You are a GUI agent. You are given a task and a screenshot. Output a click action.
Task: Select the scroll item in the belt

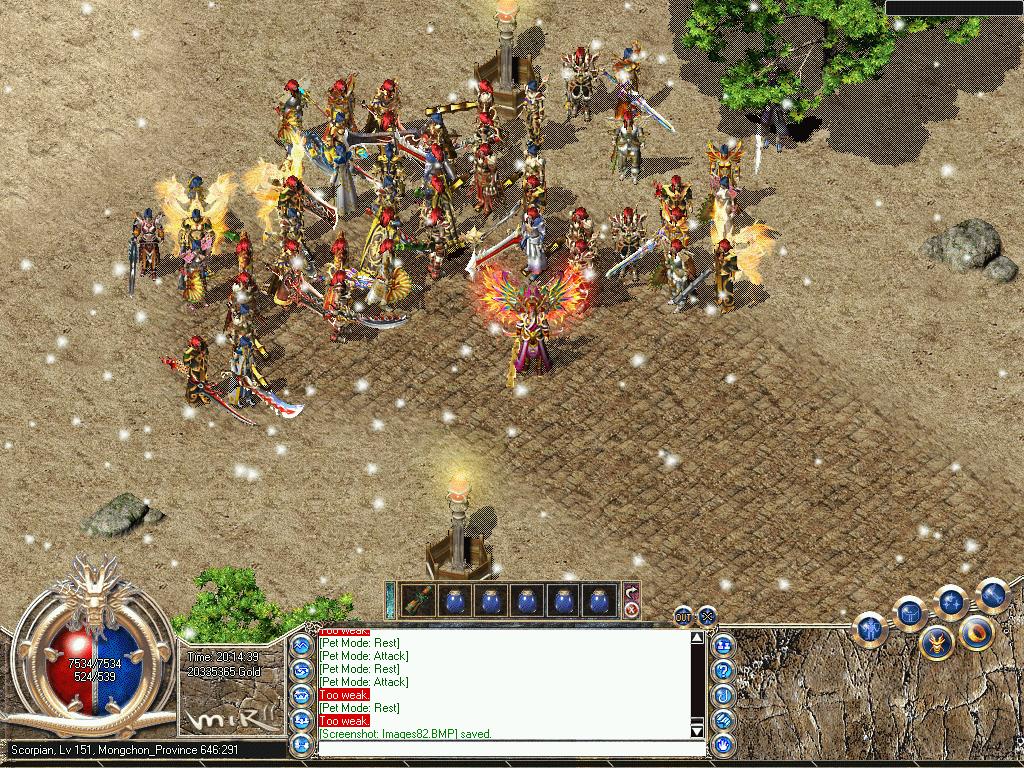[x=417, y=601]
